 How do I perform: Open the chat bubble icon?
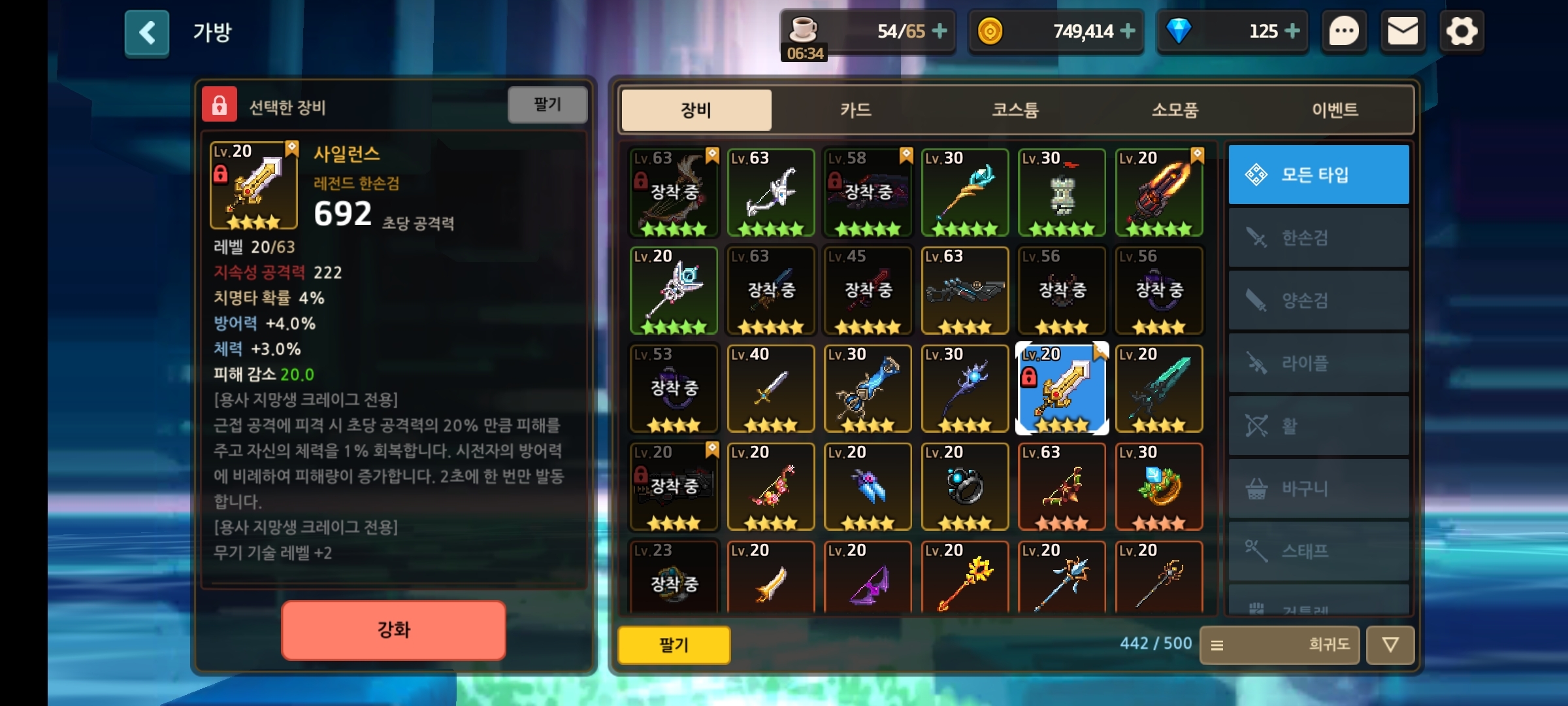coord(1344,31)
